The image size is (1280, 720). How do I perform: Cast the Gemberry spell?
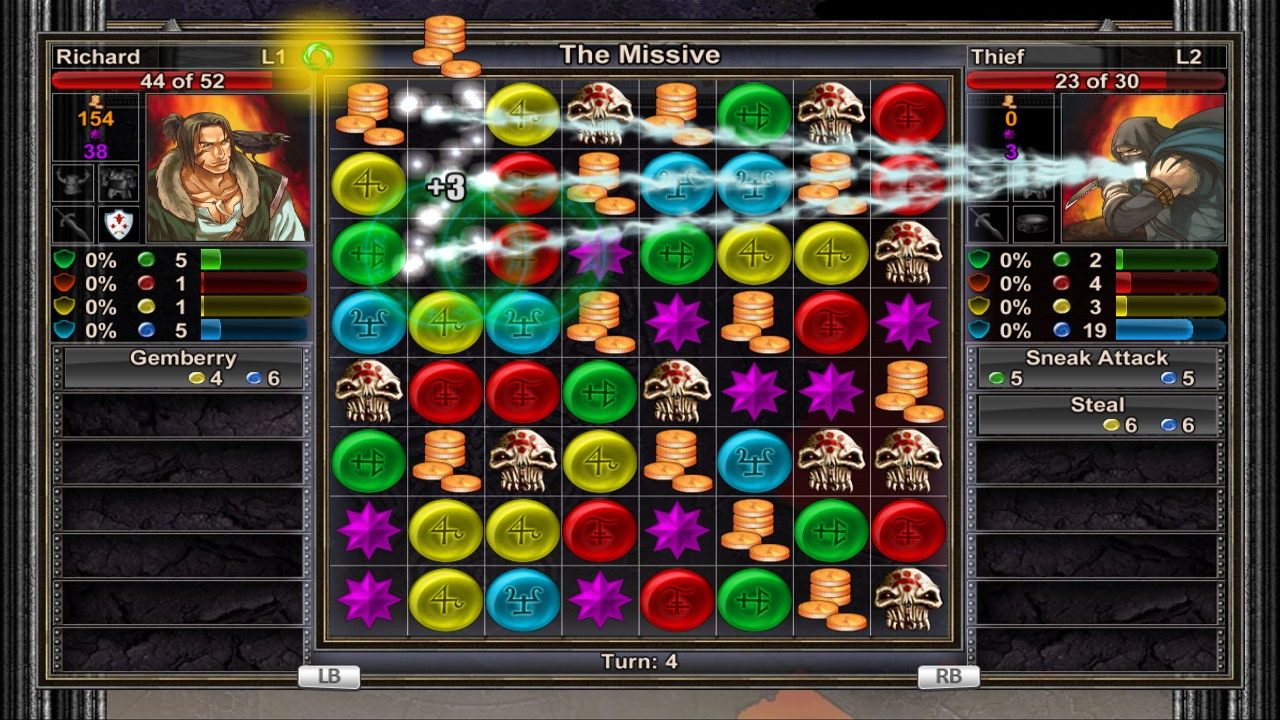click(x=183, y=367)
